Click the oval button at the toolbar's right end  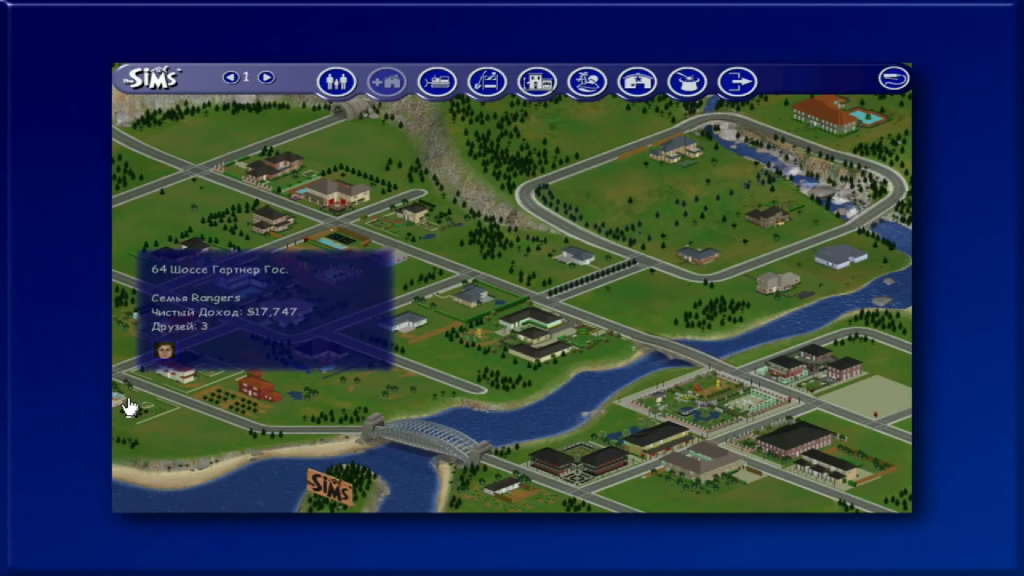pos(894,78)
